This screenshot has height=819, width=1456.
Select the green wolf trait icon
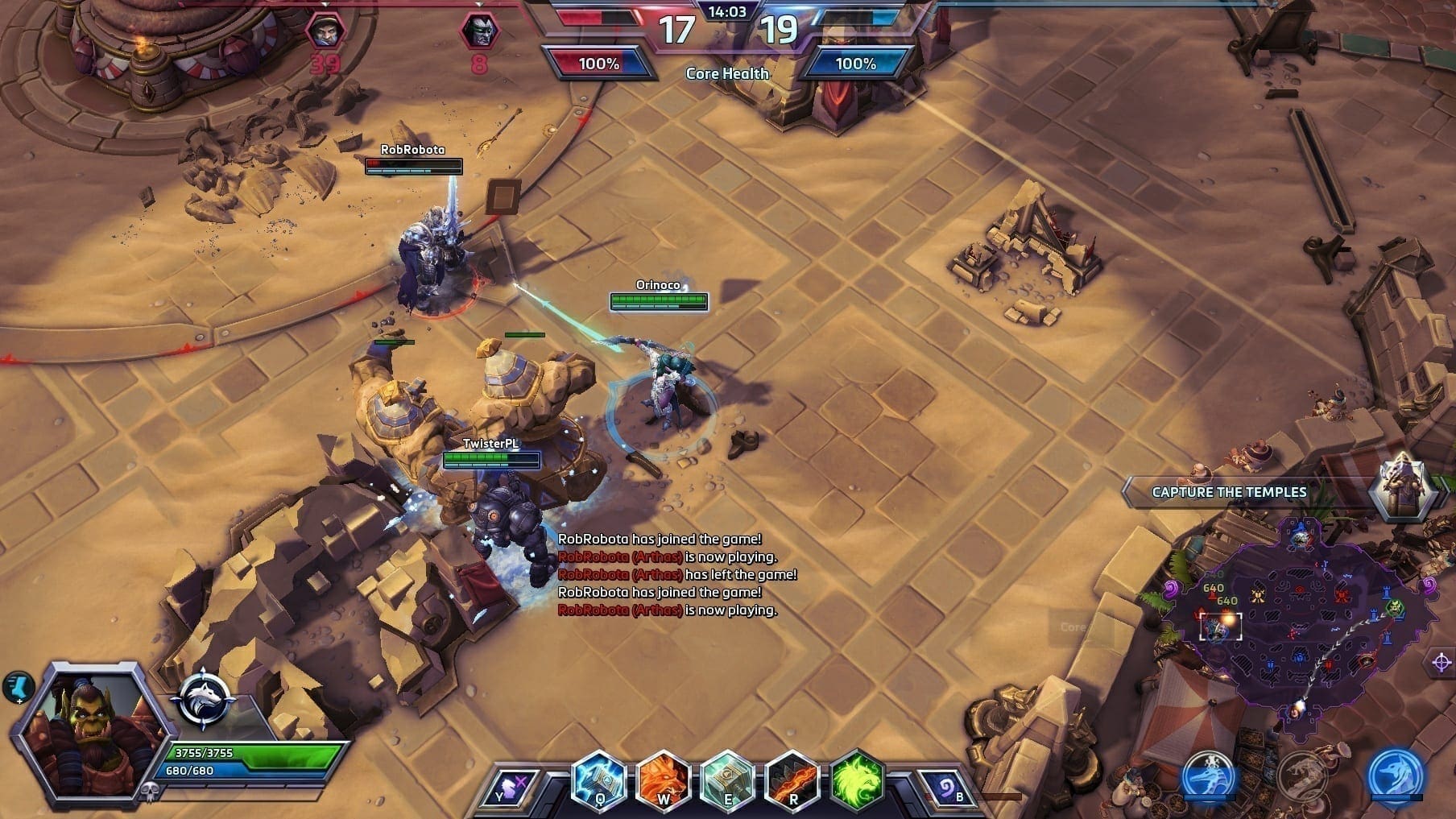856,779
